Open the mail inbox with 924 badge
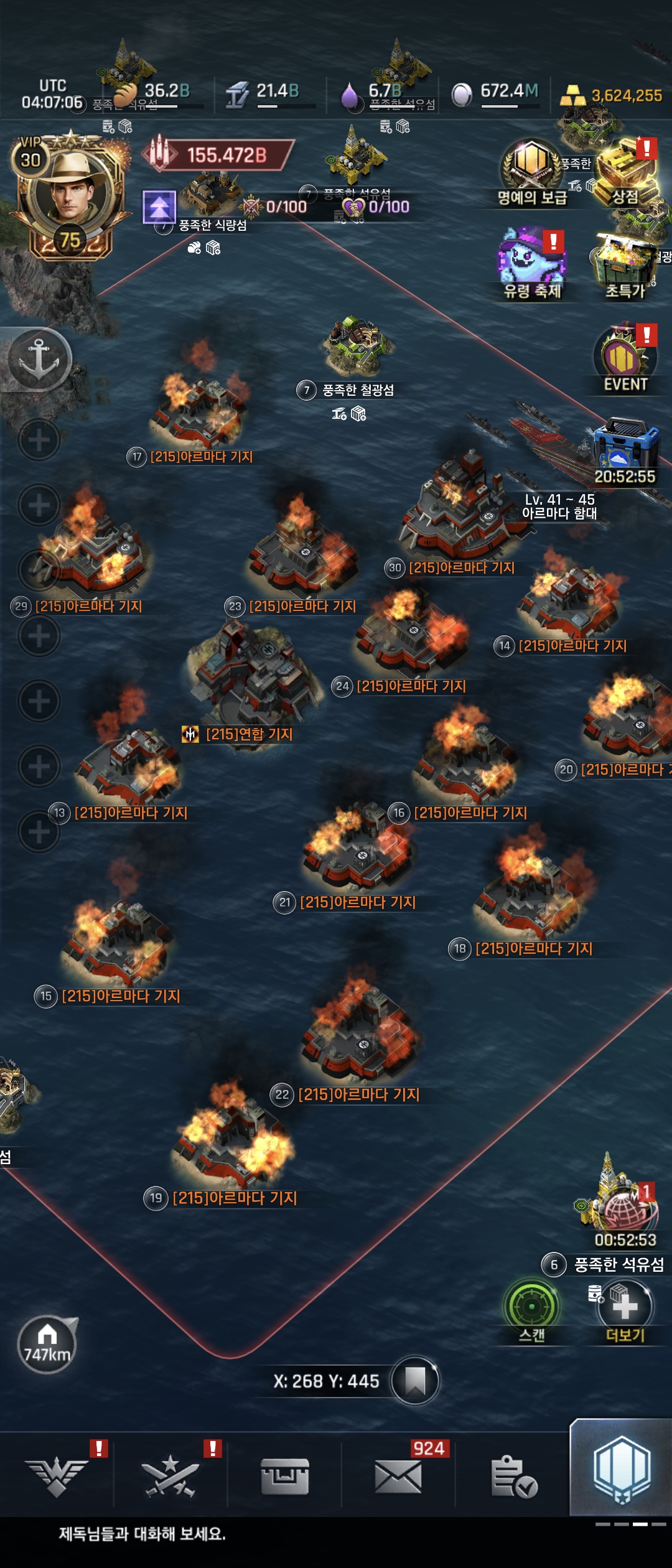Viewport: 672px width, 1568px height. coord(398,1476)
